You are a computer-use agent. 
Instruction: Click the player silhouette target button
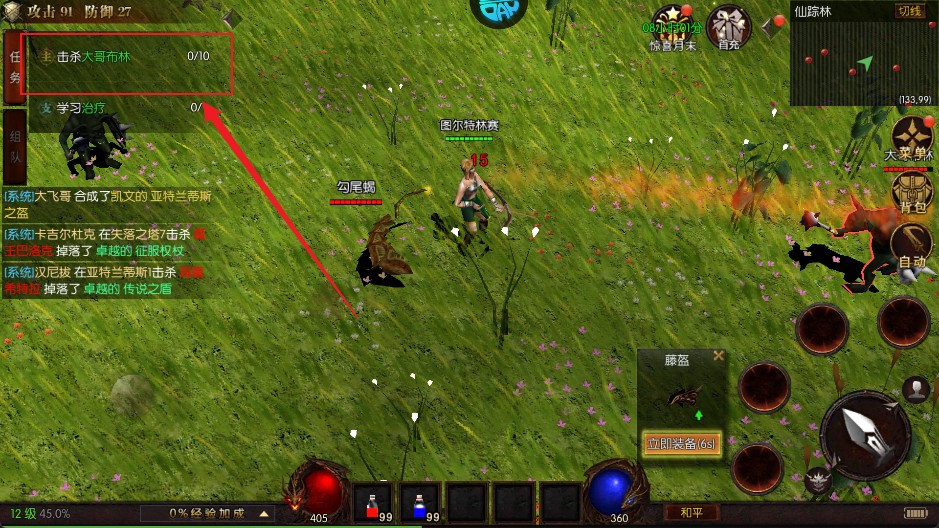coord(915,389)
